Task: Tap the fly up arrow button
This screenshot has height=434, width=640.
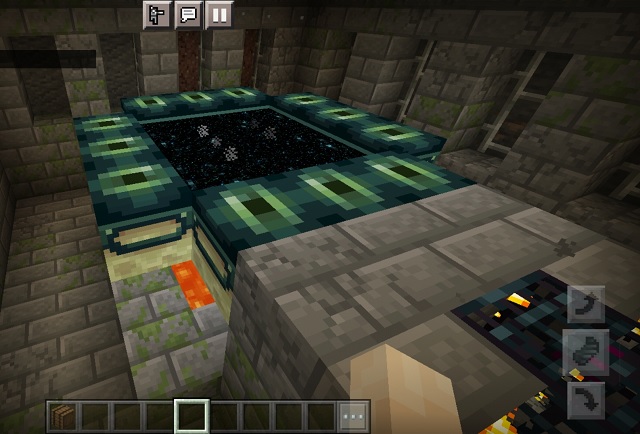Action: point(586,304)
